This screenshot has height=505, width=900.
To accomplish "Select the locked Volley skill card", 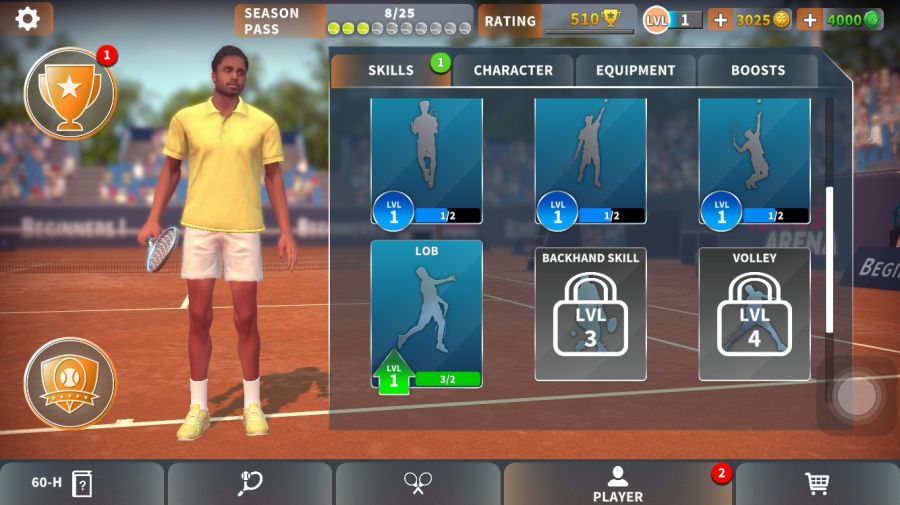I will (x=754, y=314).
